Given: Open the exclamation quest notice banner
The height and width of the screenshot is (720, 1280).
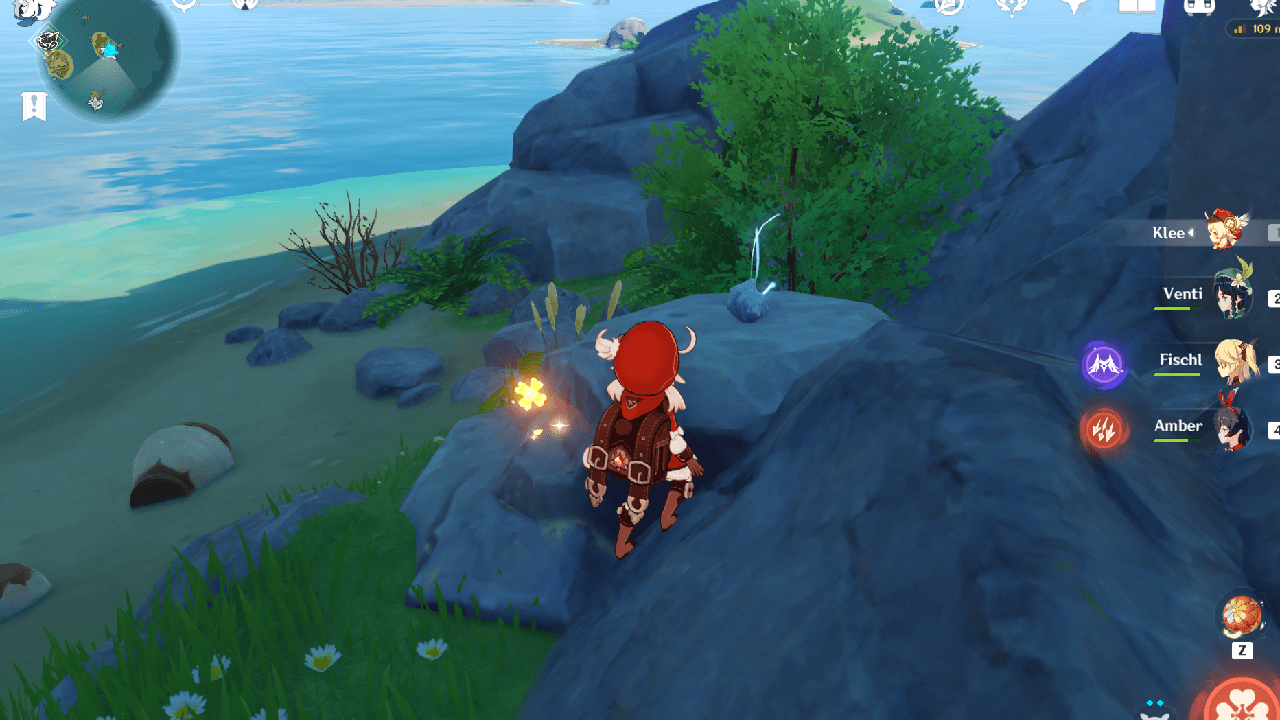Looking at the screenshot, I should (x=34, y=104).
